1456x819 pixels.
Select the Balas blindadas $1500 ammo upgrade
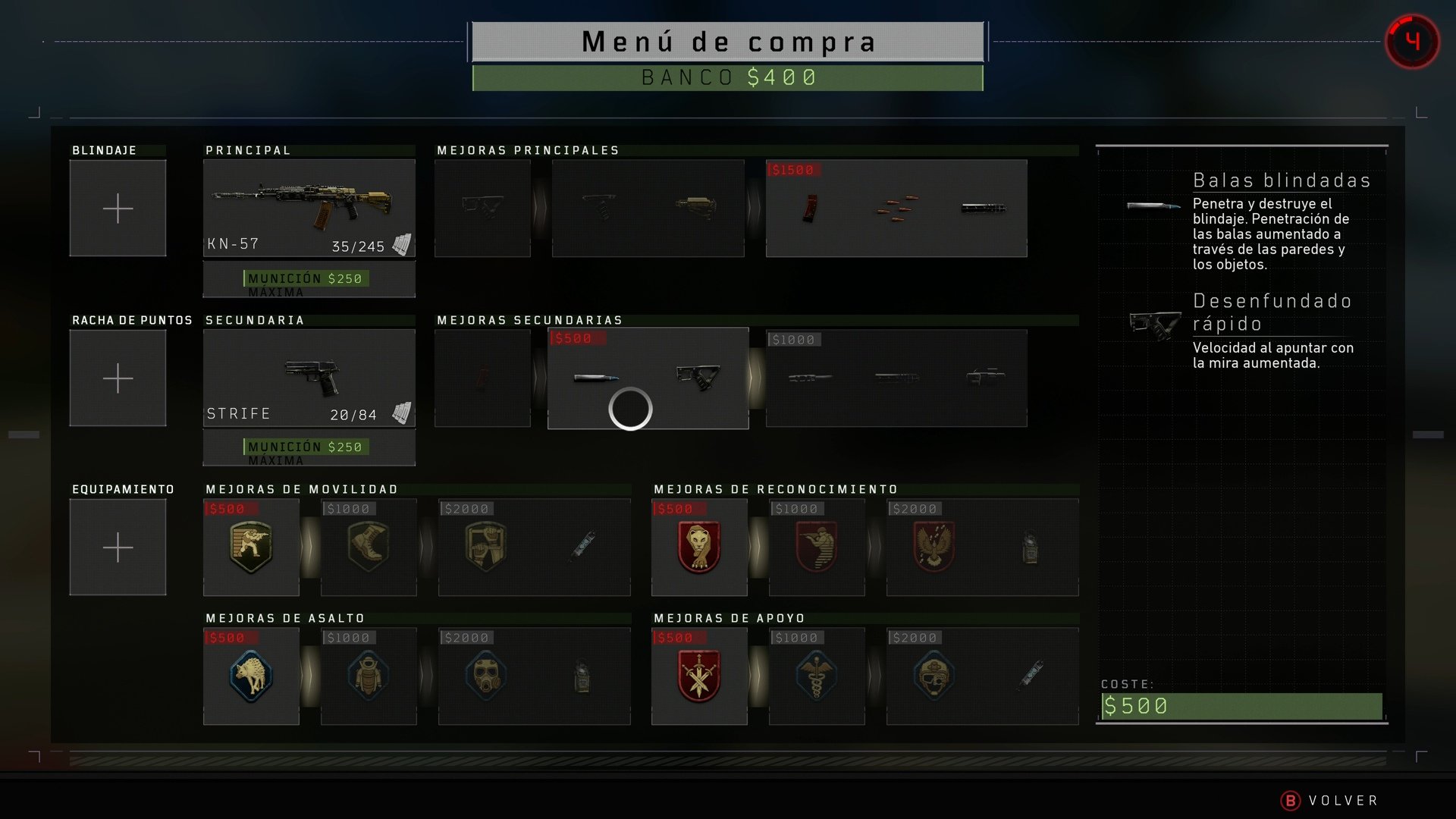tap(896, 209)
